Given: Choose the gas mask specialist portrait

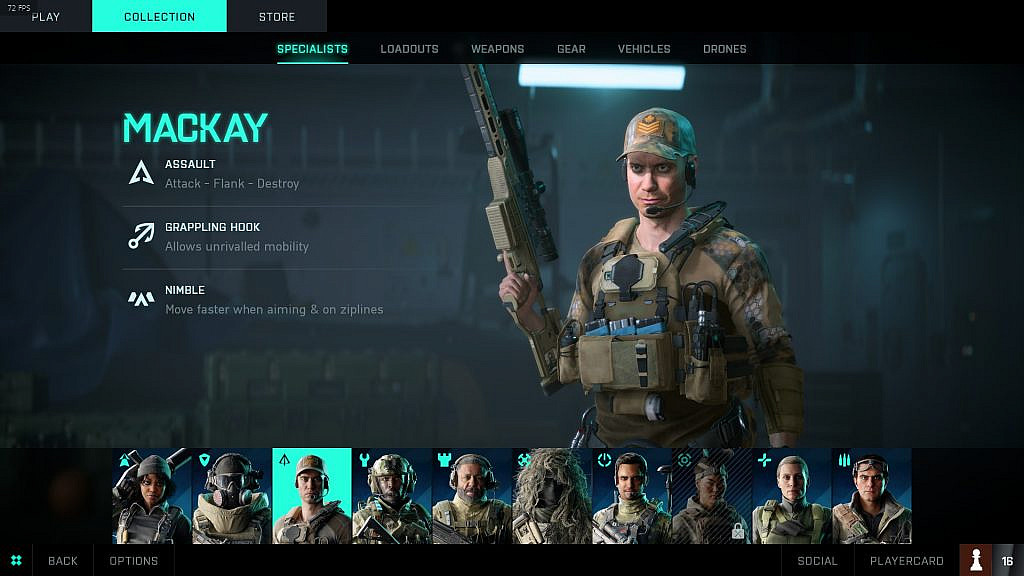Looking at the screenshot, I should (x=232, y=496).
